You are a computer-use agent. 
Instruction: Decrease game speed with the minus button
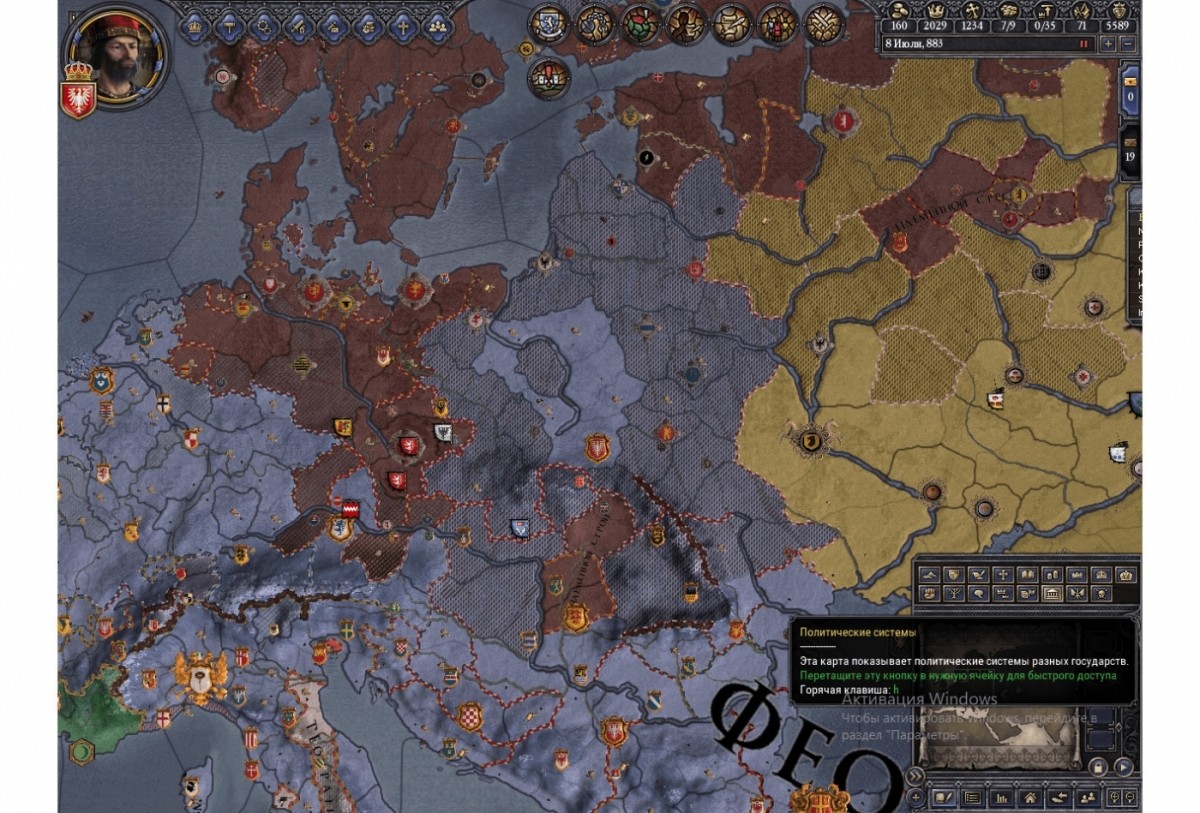point(1128,44)
